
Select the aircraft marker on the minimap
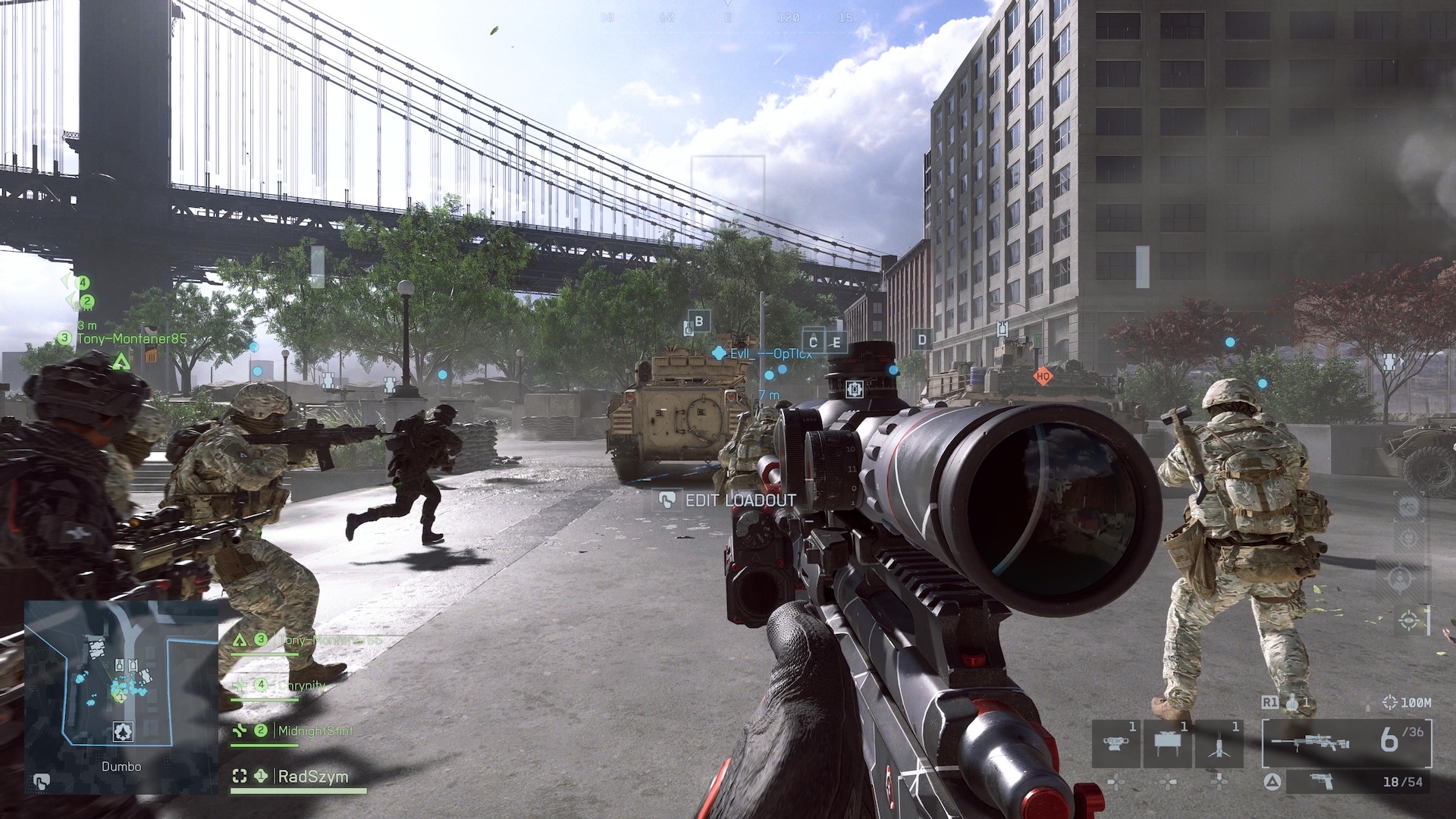tap(123, 731)
